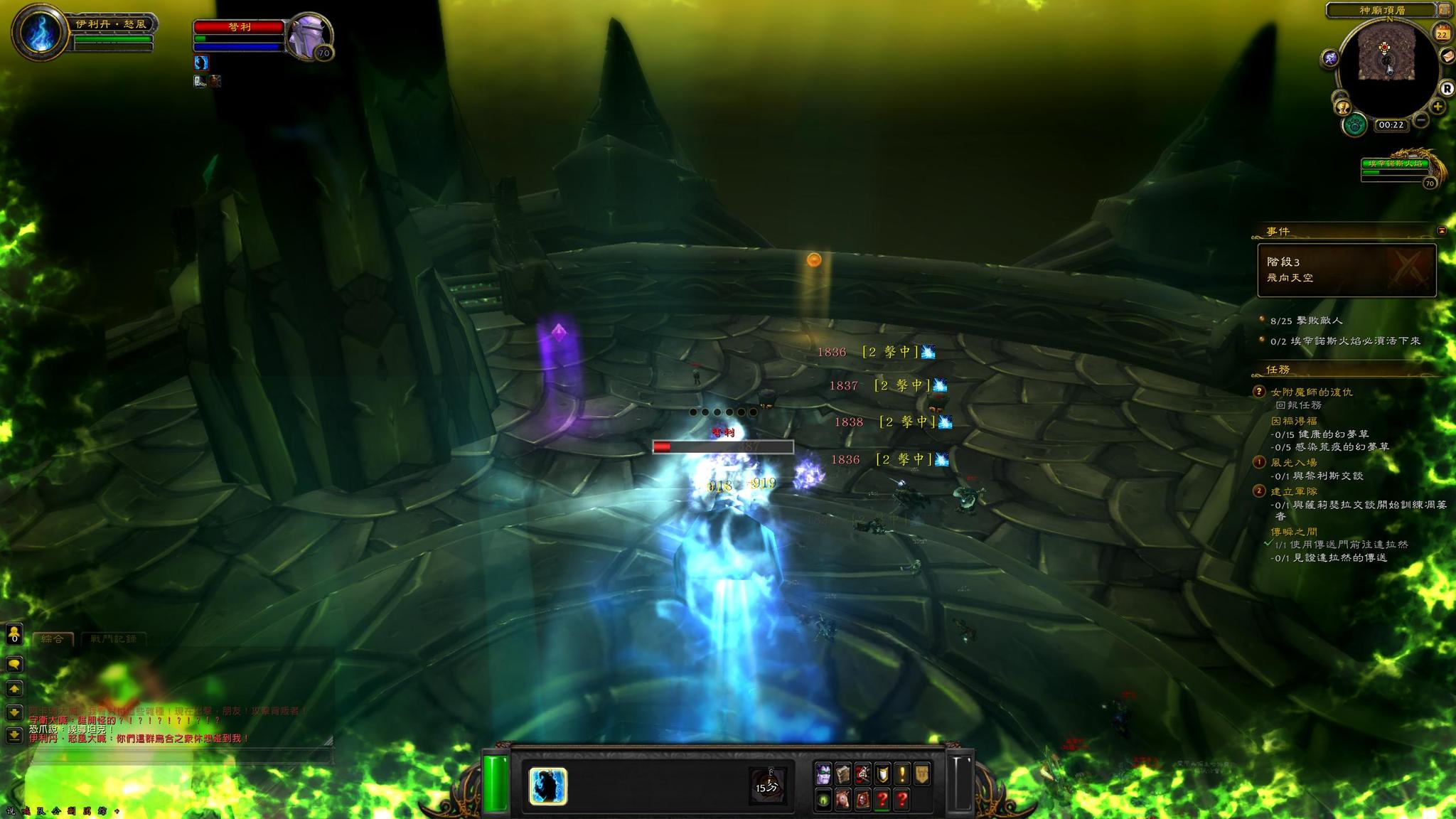Switch to the 戰鬥記錄 combat log tab
The image size is (1456, 819).
[114, 638]
